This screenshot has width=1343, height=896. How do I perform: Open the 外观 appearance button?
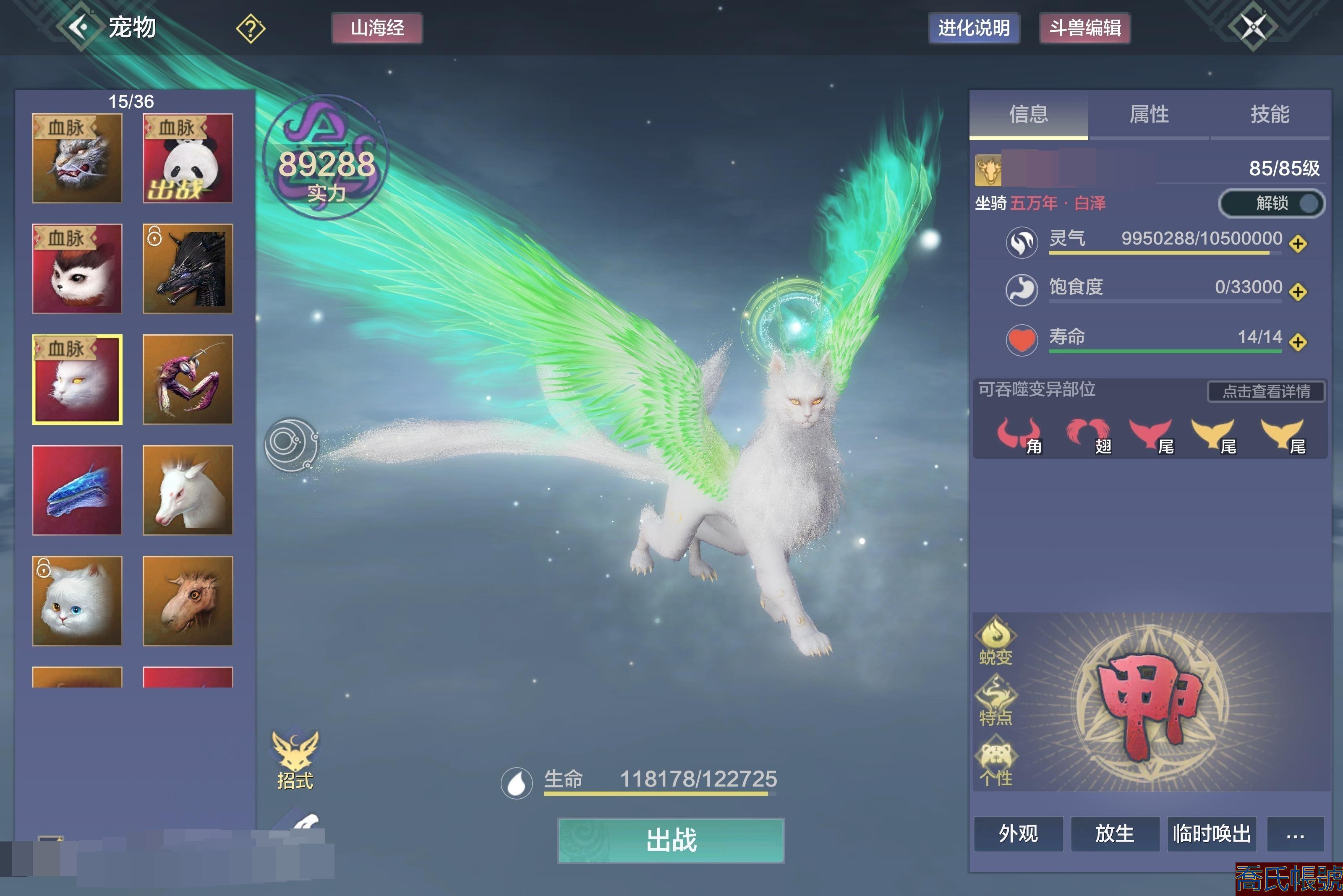[1018, 834]
